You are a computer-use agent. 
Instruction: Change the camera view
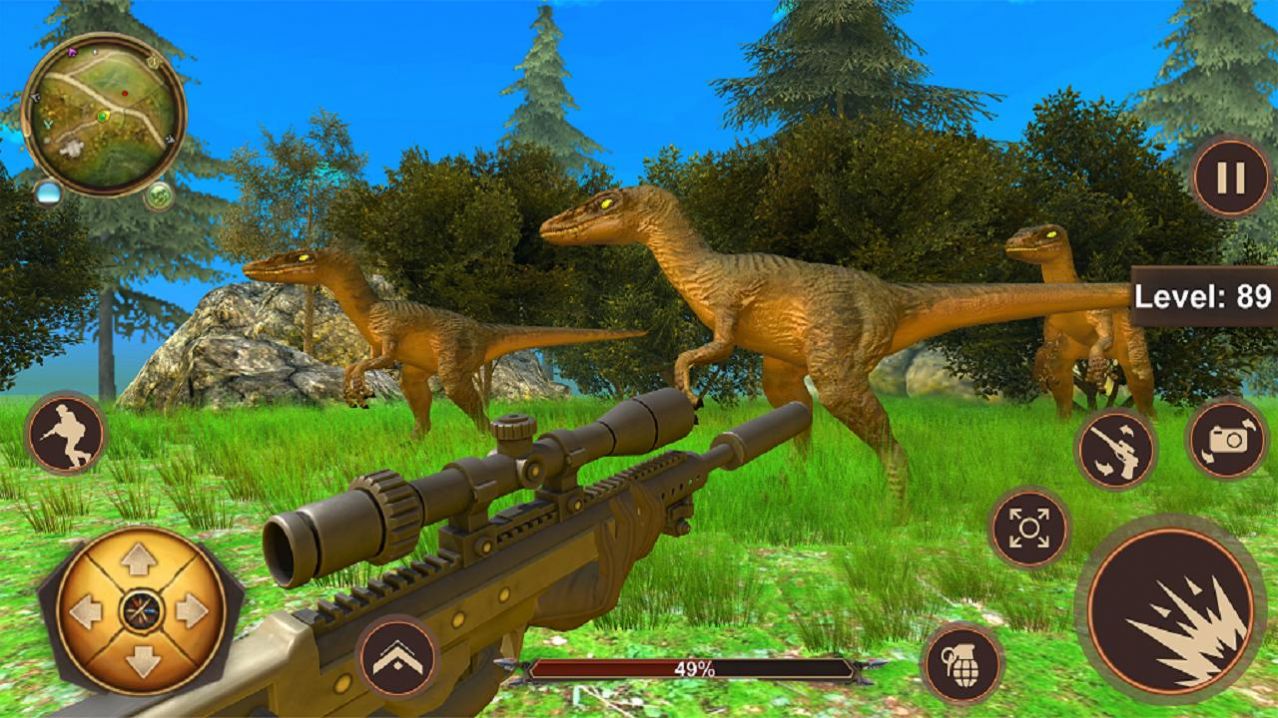(1228, 439)
